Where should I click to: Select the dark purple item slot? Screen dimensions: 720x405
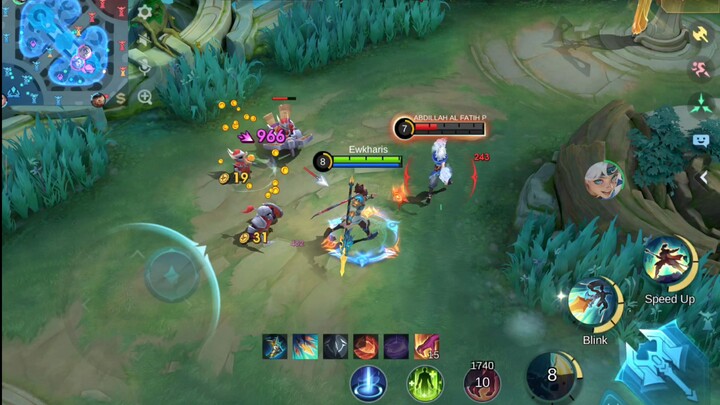tap(396, 346)
